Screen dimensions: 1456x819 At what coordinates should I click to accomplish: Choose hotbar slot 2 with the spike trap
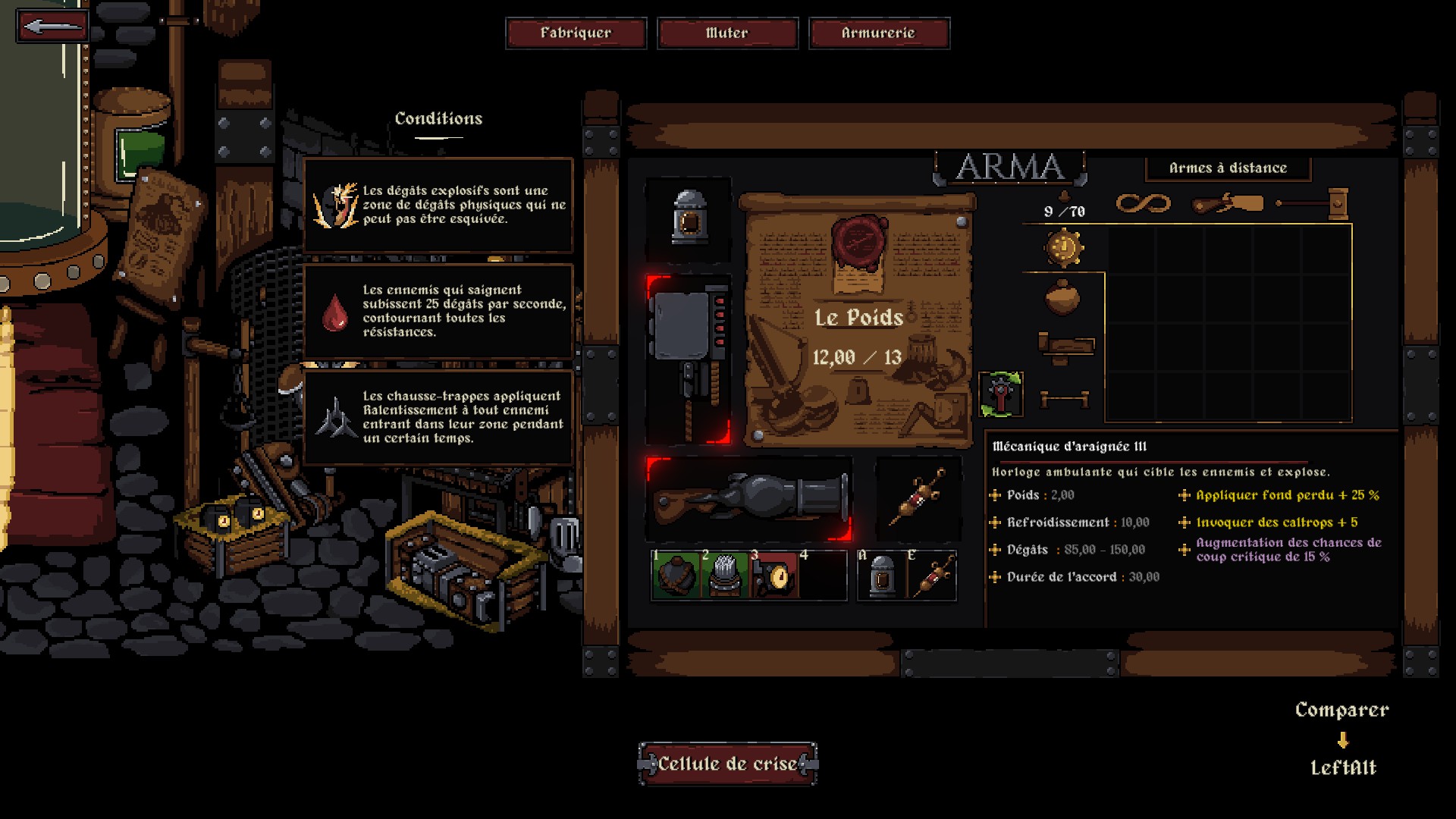click(725, 576)
